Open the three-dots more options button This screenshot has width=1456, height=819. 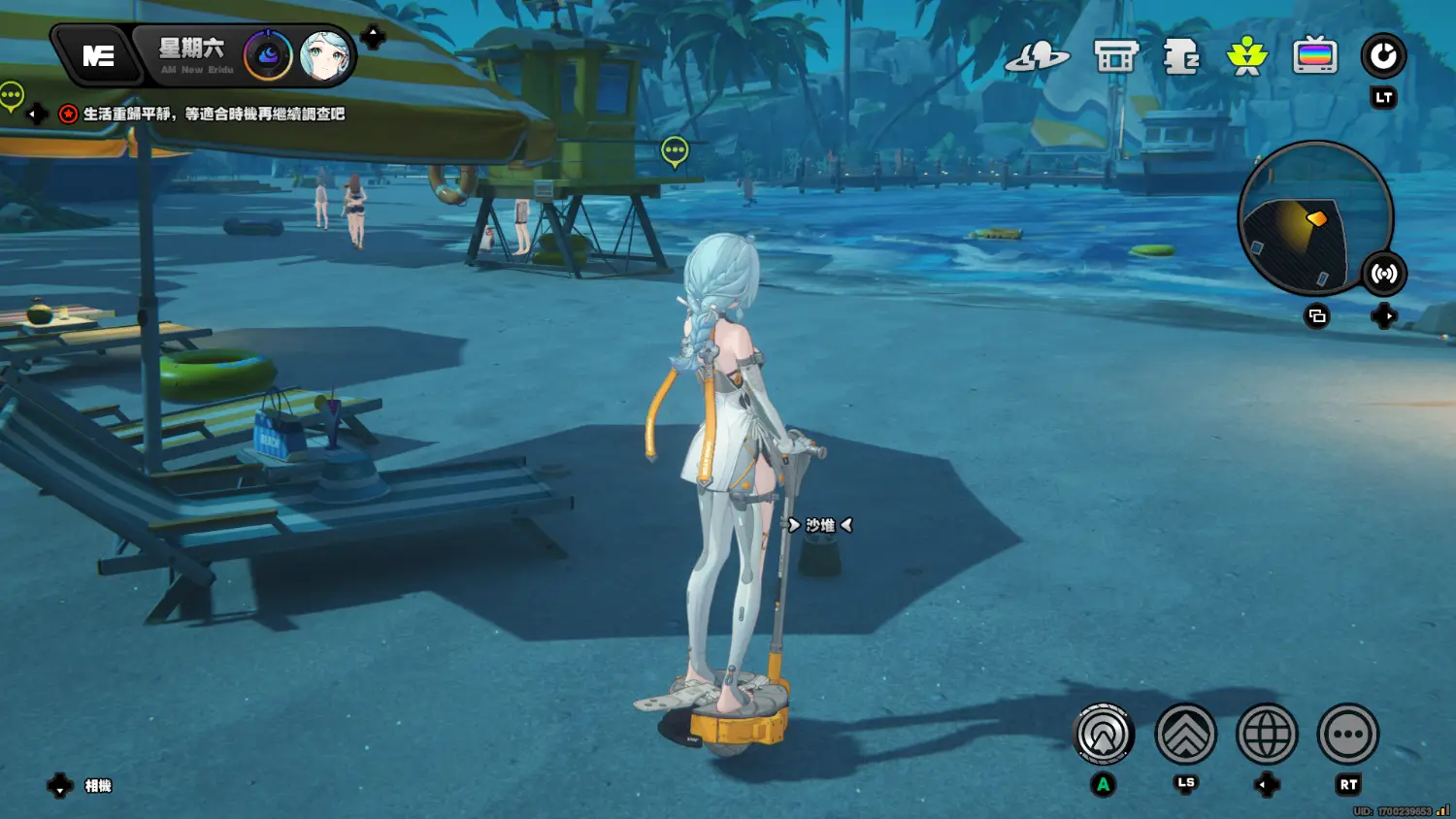click(x=1348, y=735)
